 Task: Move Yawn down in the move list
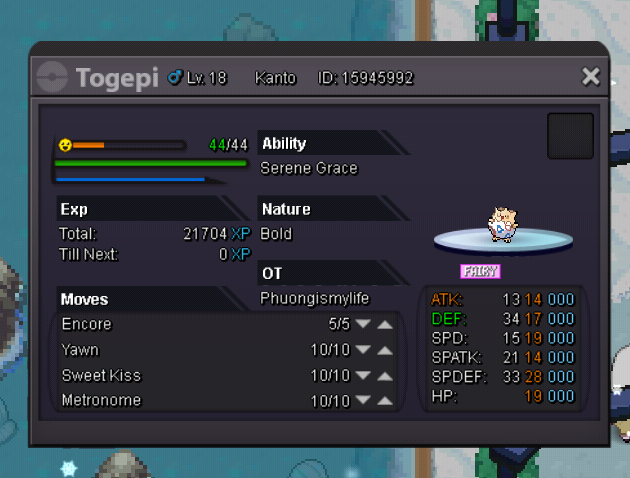pyautogui.click(x=363, y=350)
